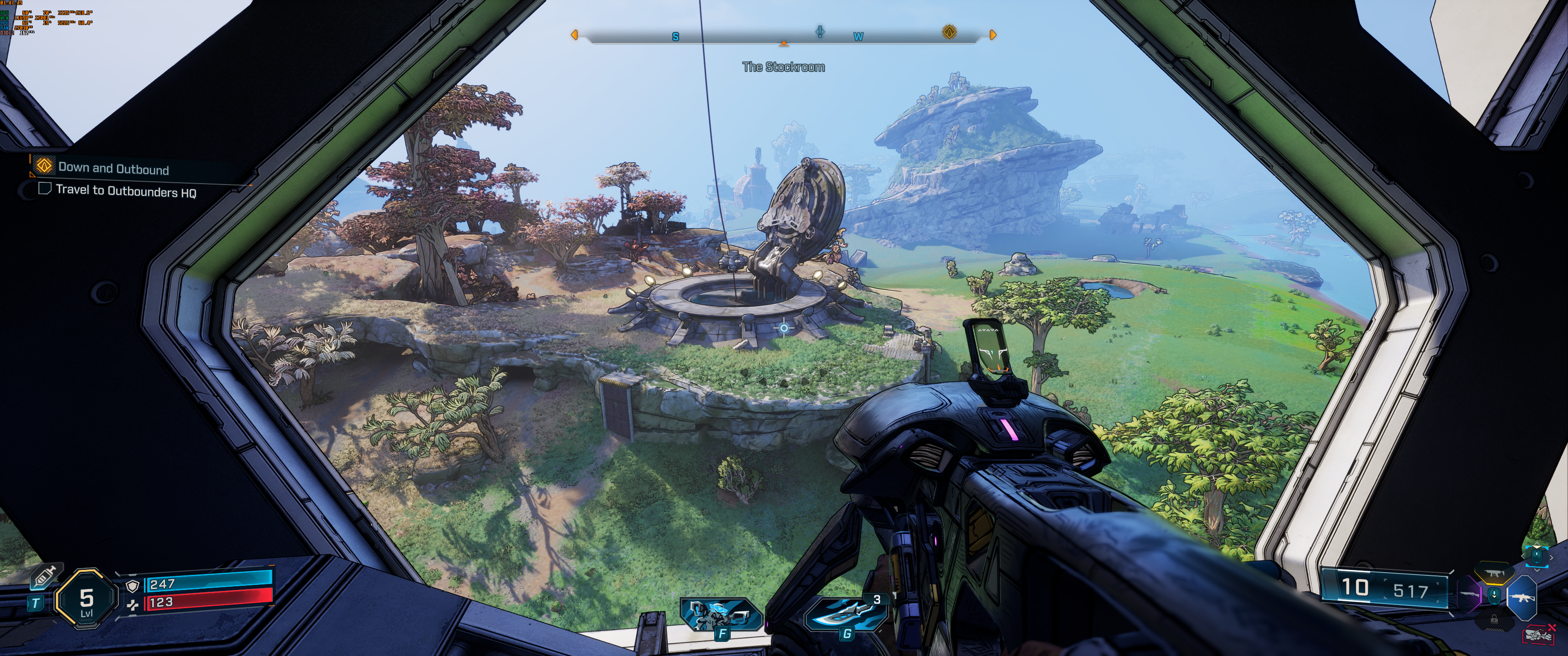The image size is (1568, 656).
Task: Select the throwing knife ordnance icon
Action: 846,613
